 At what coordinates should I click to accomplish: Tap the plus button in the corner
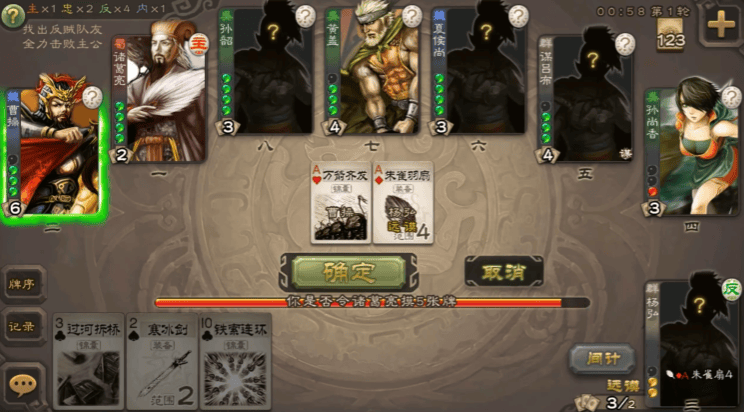click(x=720, y=25)
